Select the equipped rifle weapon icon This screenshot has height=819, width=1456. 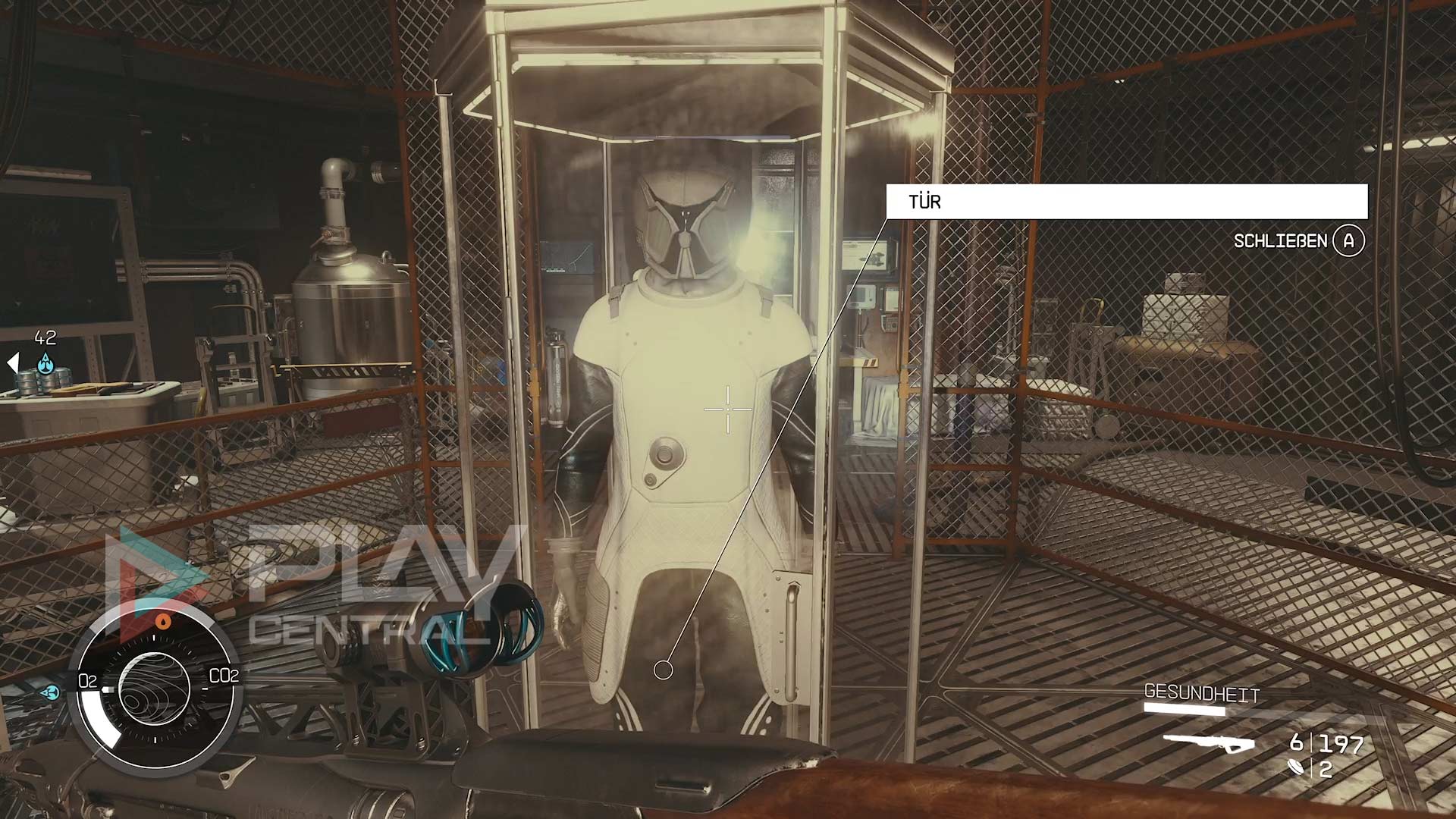[1209, 743]
